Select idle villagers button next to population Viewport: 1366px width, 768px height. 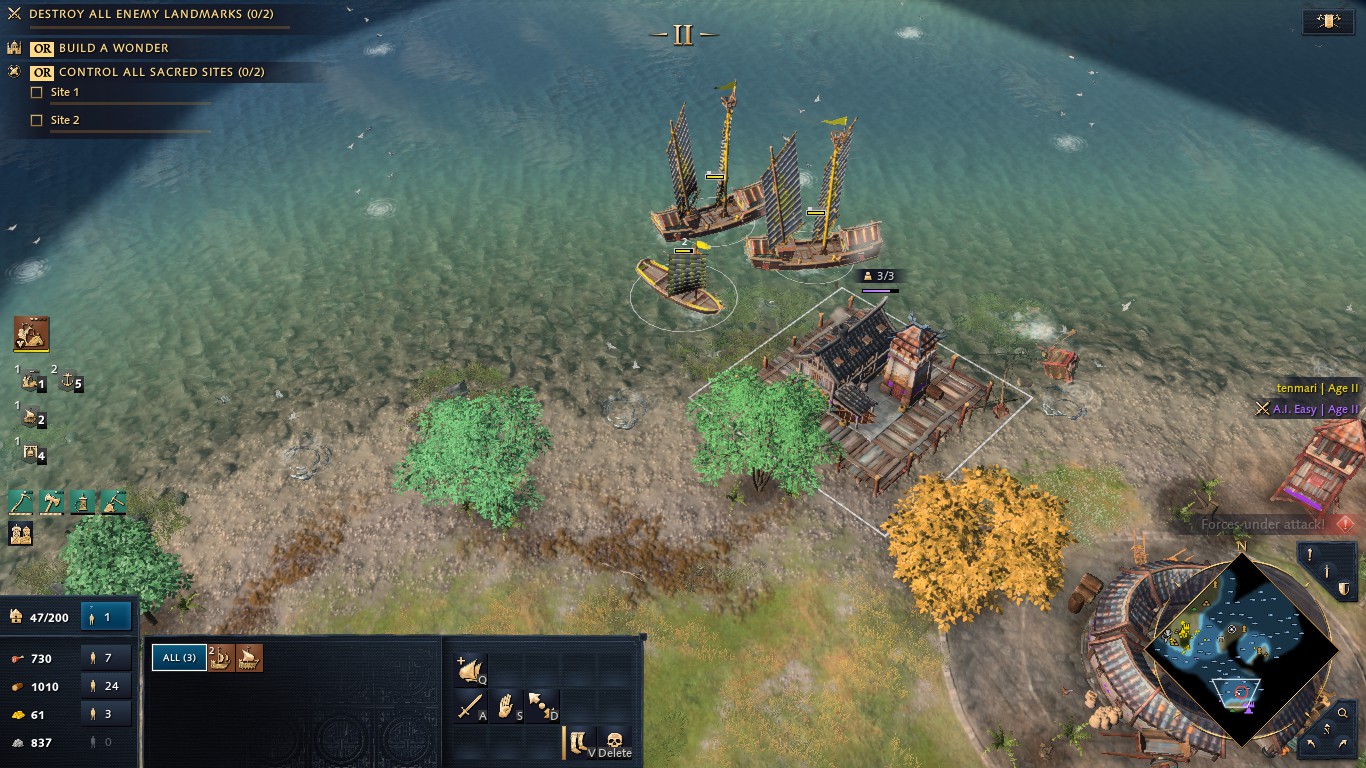(106, 617)
